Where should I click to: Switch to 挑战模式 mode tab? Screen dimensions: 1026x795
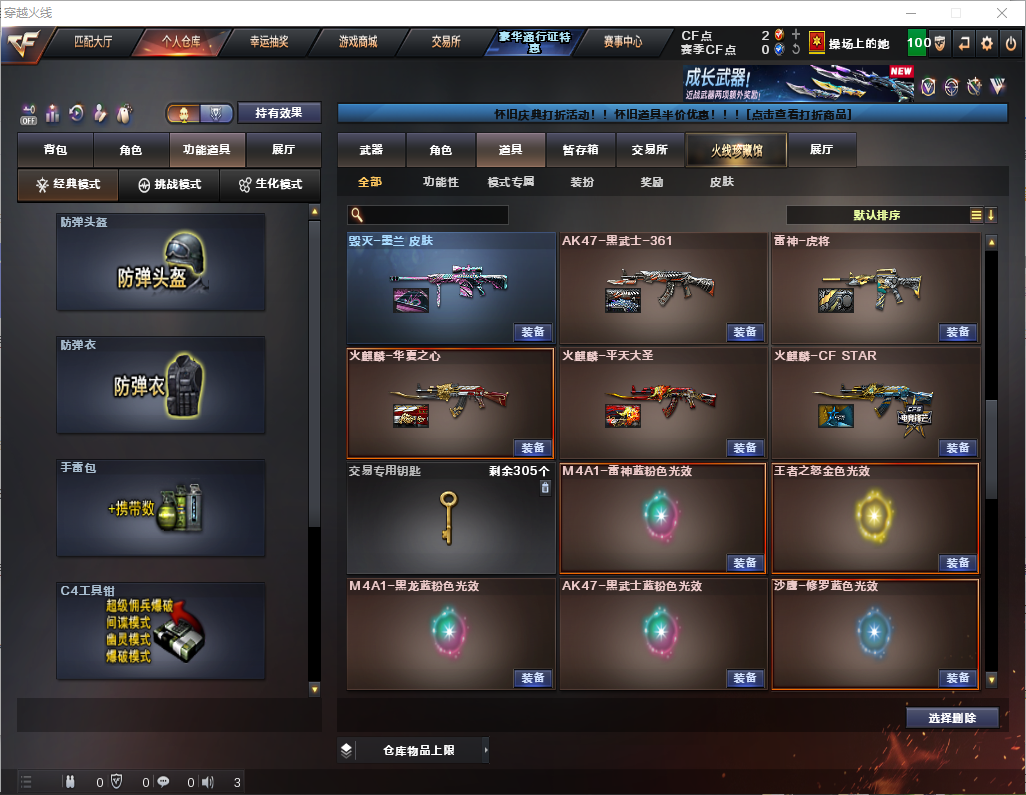(170, 185)
